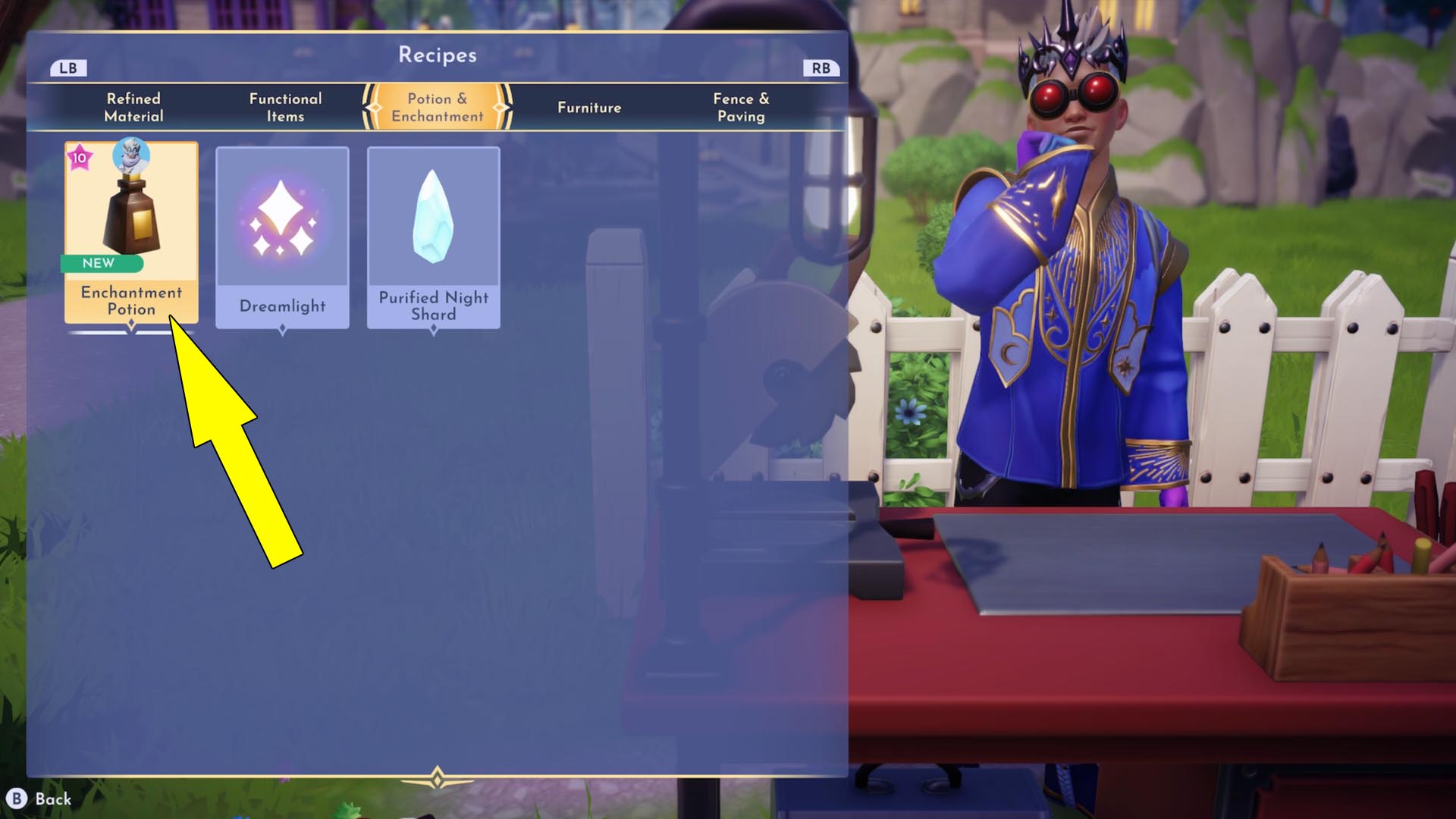Switch to Fence & Paving tab
Image resolution: width=1456 pixels, height=819 pixels.
(741, 107)
